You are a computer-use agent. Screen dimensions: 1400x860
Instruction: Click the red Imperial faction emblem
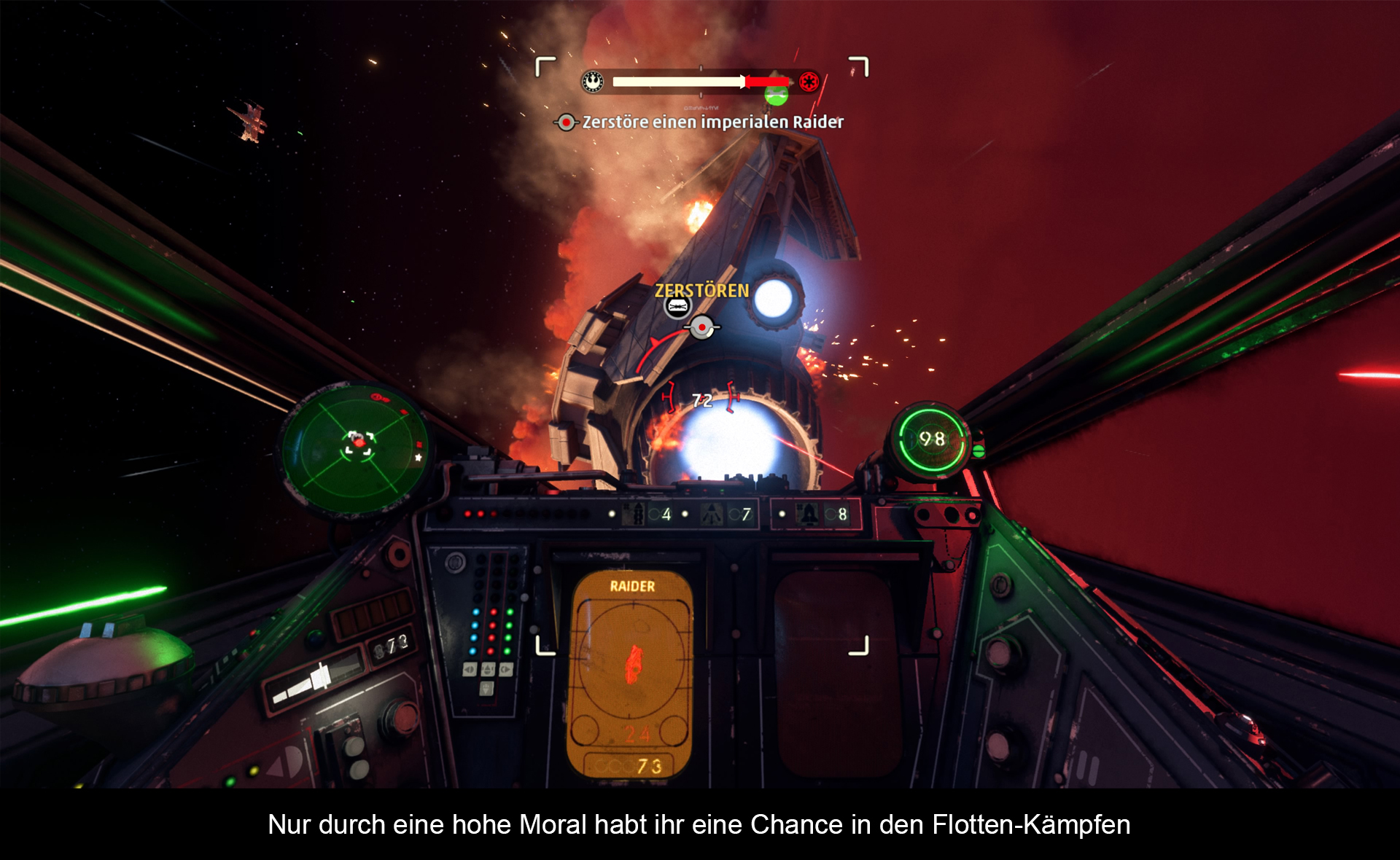point(809,82)
